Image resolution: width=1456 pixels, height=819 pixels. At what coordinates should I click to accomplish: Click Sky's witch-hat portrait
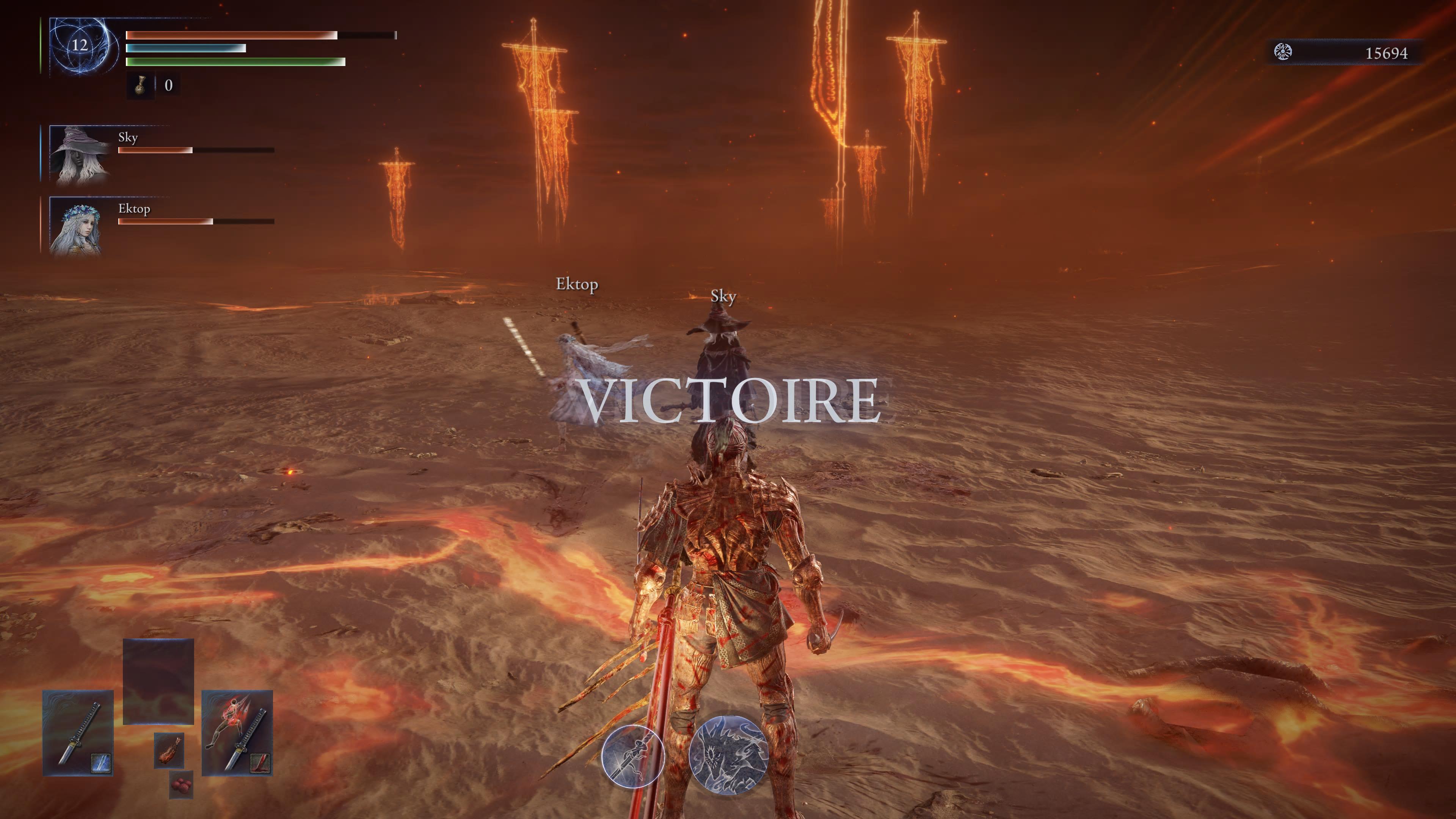(x=80, y=154)
